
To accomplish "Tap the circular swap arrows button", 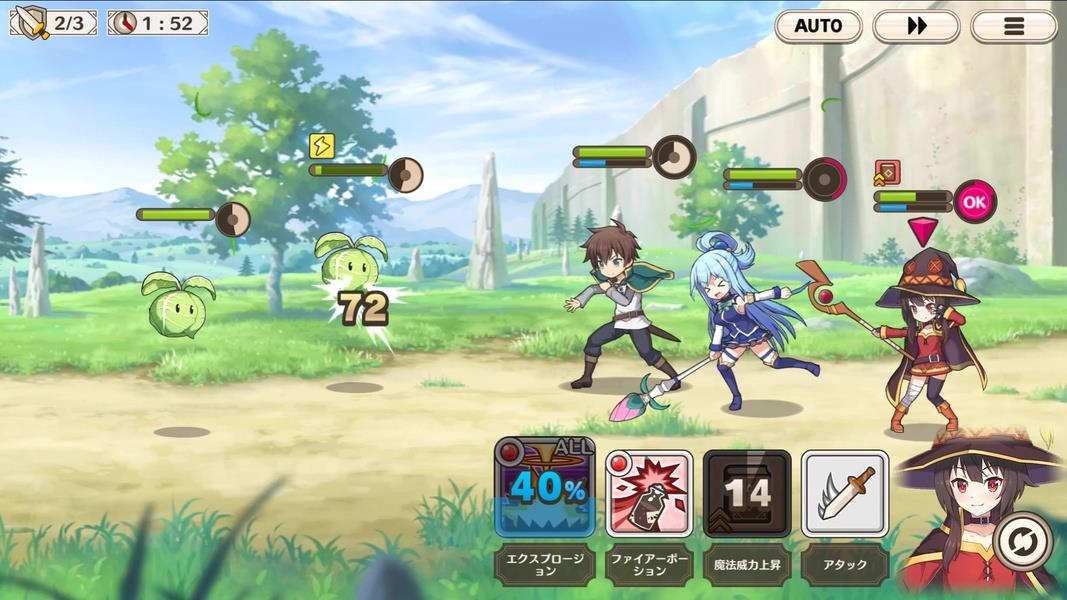I will (x=1023, y=541).
